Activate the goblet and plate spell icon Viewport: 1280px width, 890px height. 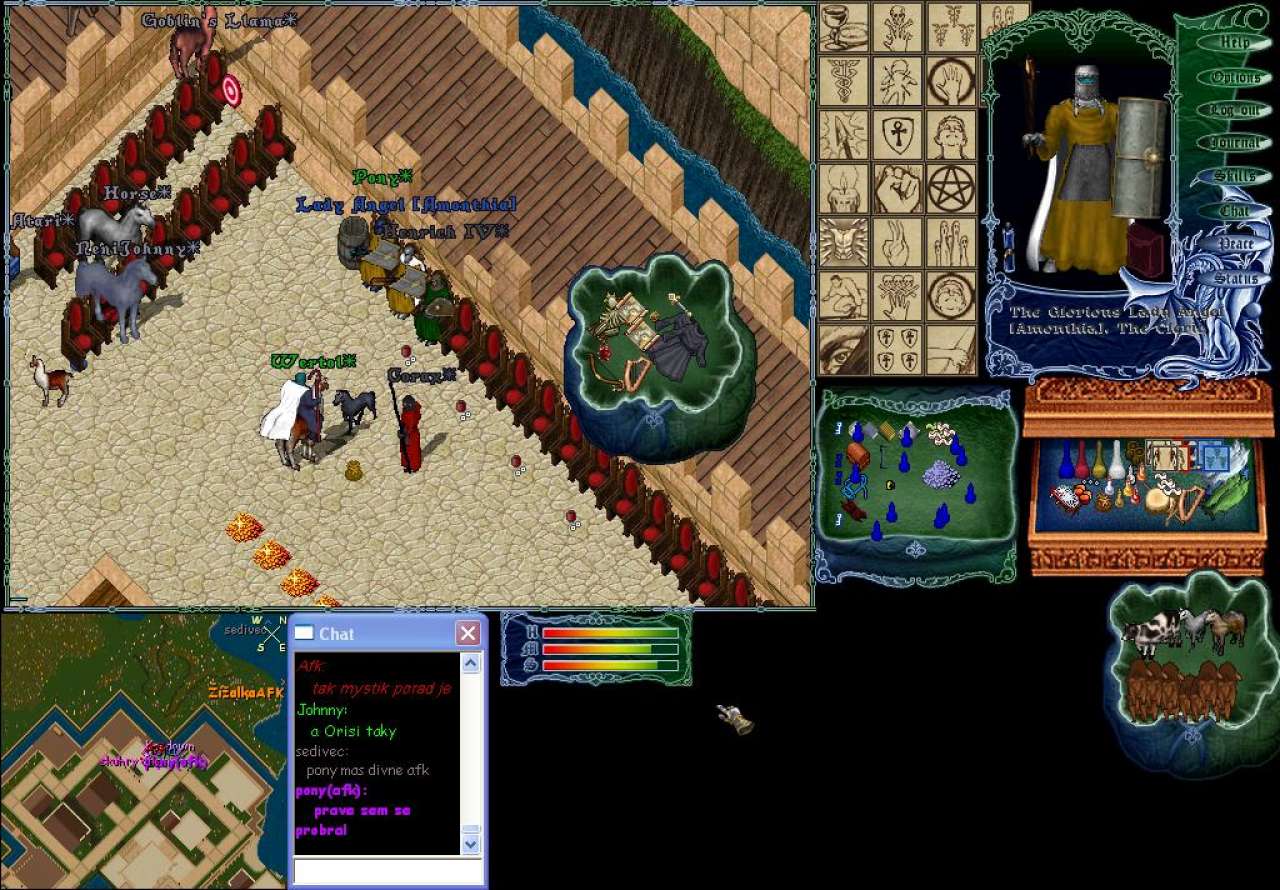point(843,27)
